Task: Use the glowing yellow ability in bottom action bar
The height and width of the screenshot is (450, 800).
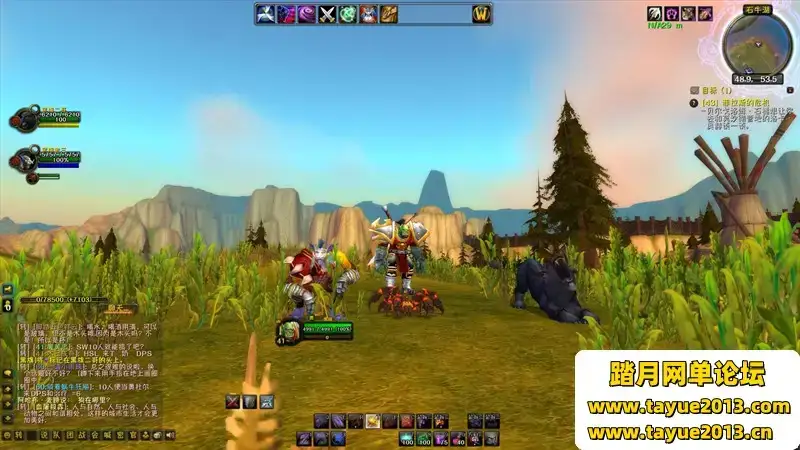Action: [372, 421]
